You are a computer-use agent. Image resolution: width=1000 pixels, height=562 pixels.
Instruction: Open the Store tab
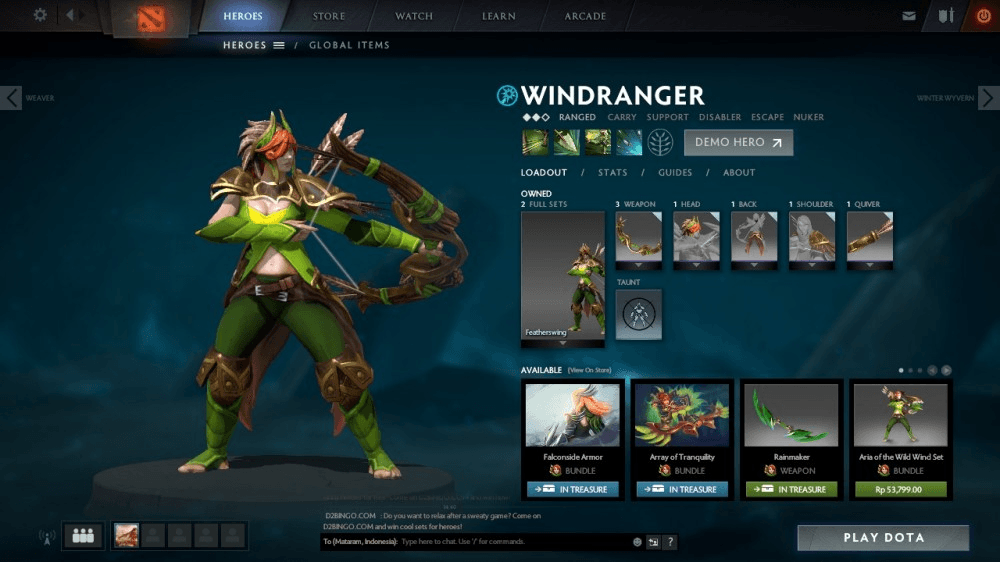[329, 16]
